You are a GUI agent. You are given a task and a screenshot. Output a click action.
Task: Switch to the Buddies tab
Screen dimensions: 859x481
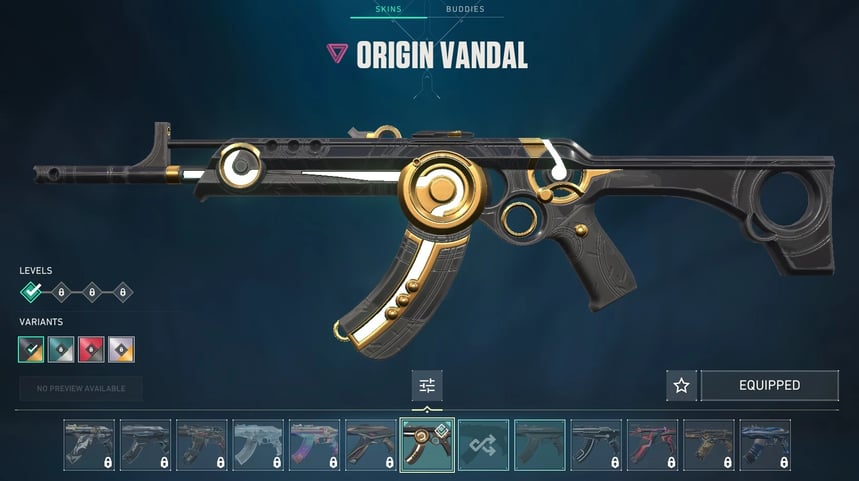tap(465, 9)
